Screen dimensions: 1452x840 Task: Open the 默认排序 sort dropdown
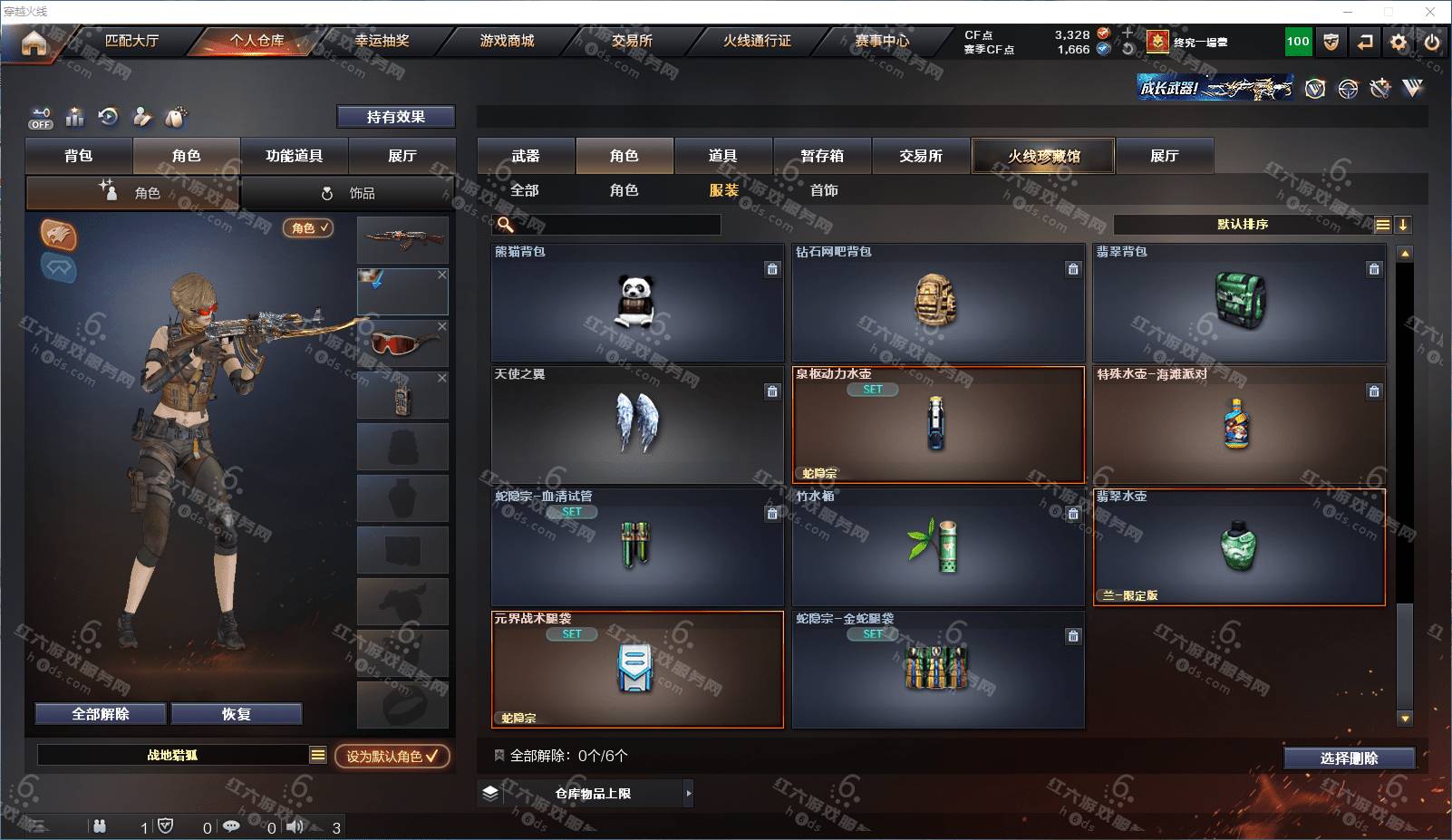pyautogui.click(x=1243, y=225)
